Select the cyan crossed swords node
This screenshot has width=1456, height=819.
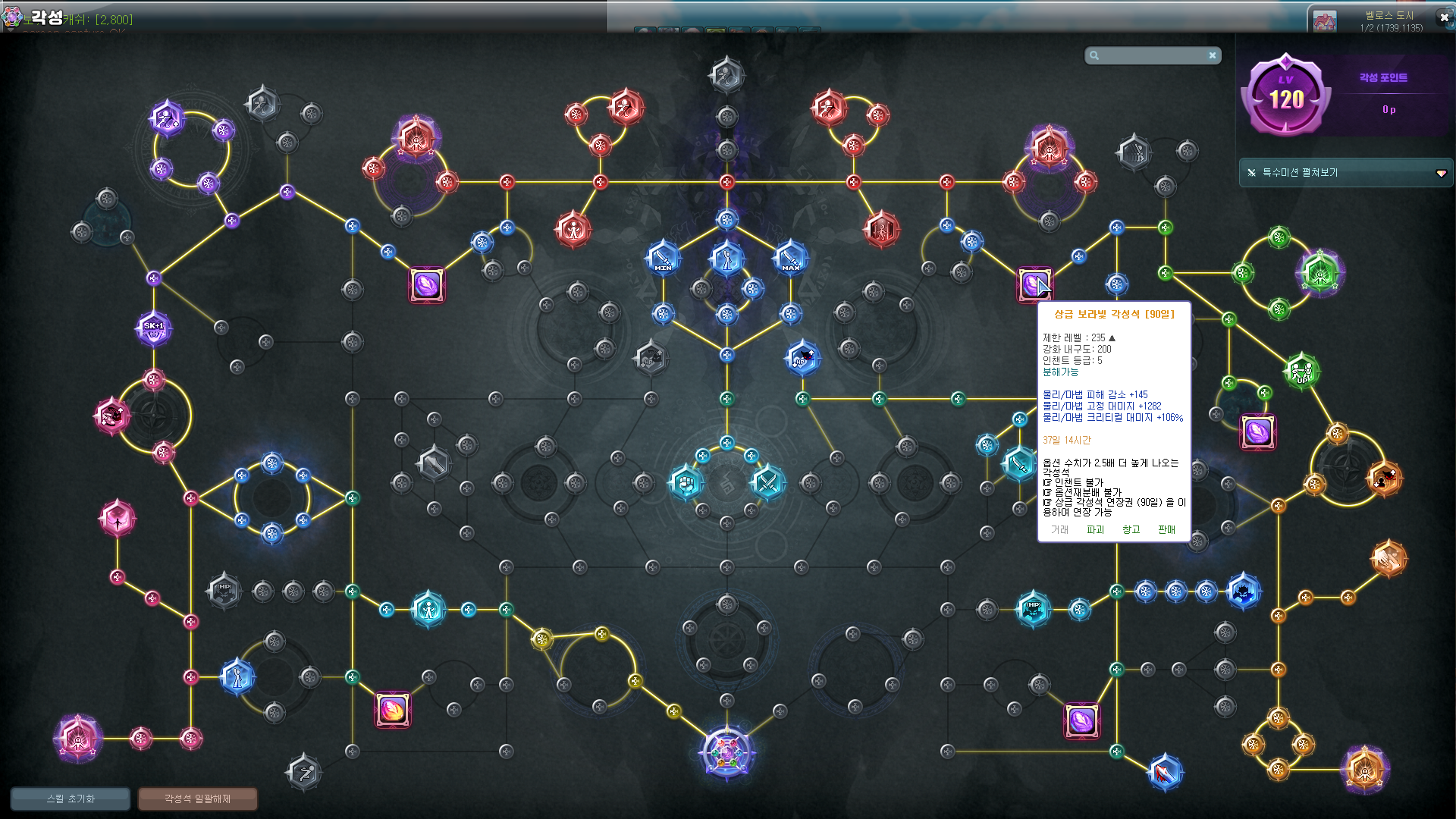[x=767, y=482]
